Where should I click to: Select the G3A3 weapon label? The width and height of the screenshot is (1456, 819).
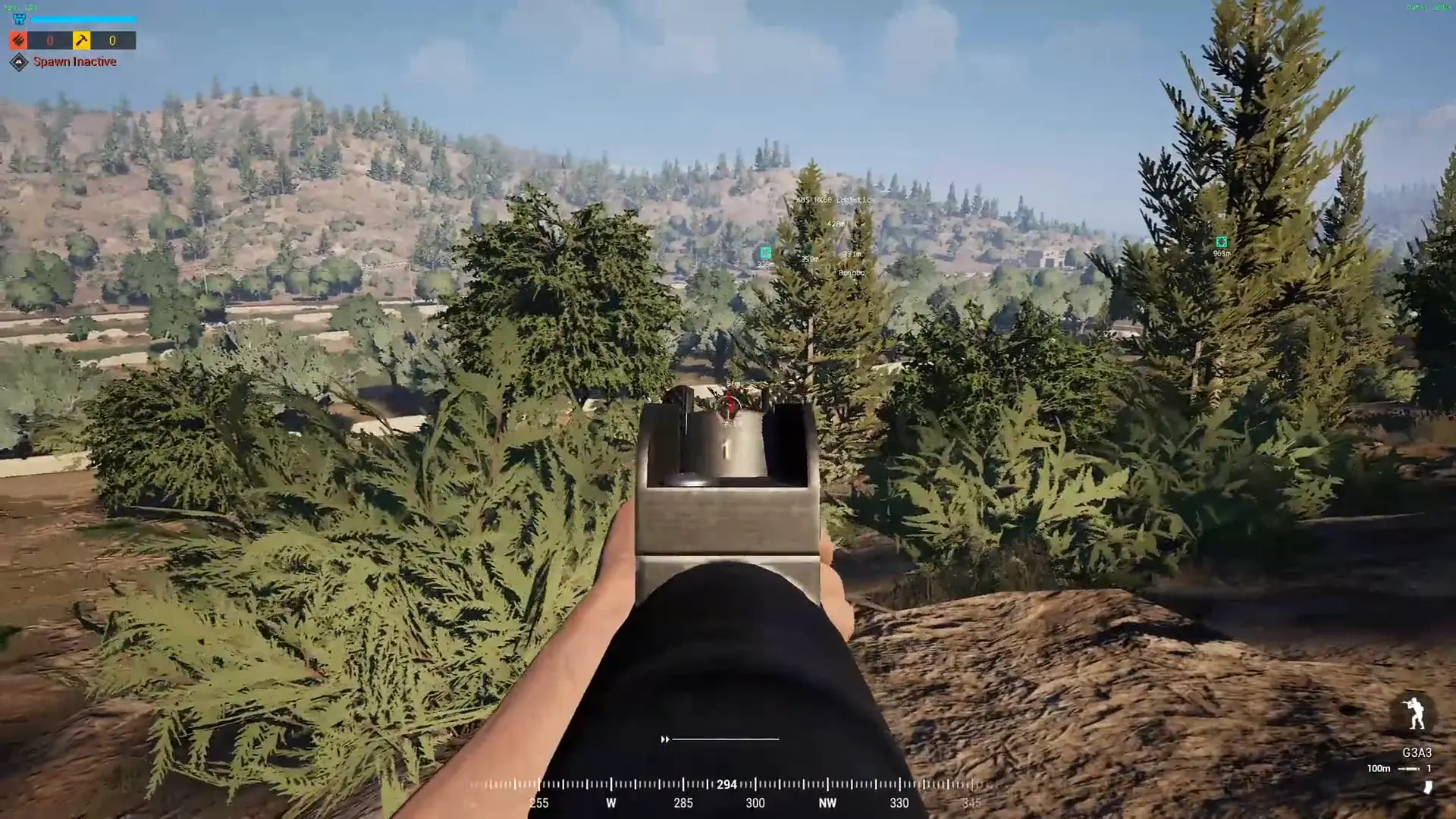tap(1417, 752)
